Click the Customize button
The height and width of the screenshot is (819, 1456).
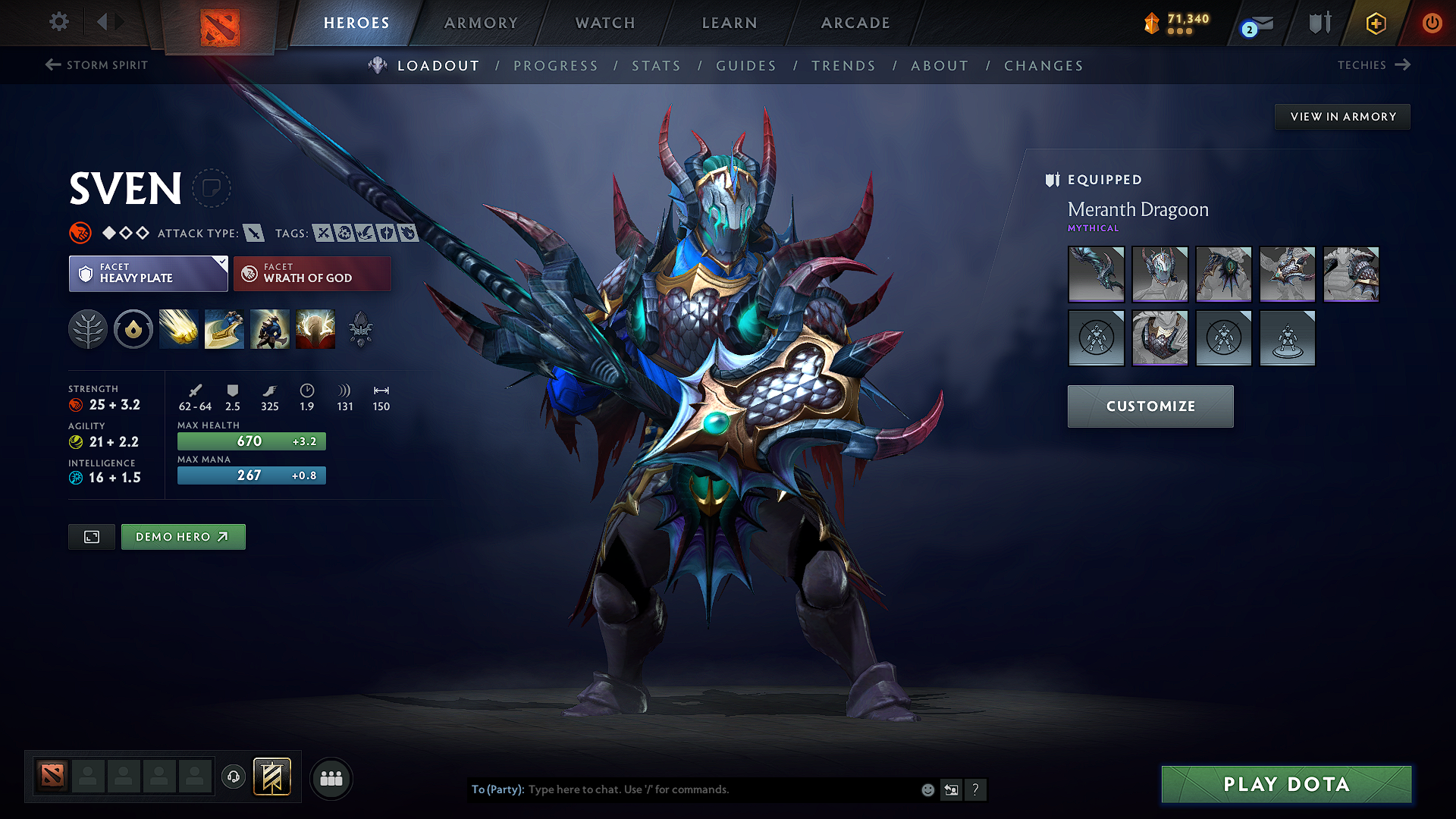[x=1150, y=406]
